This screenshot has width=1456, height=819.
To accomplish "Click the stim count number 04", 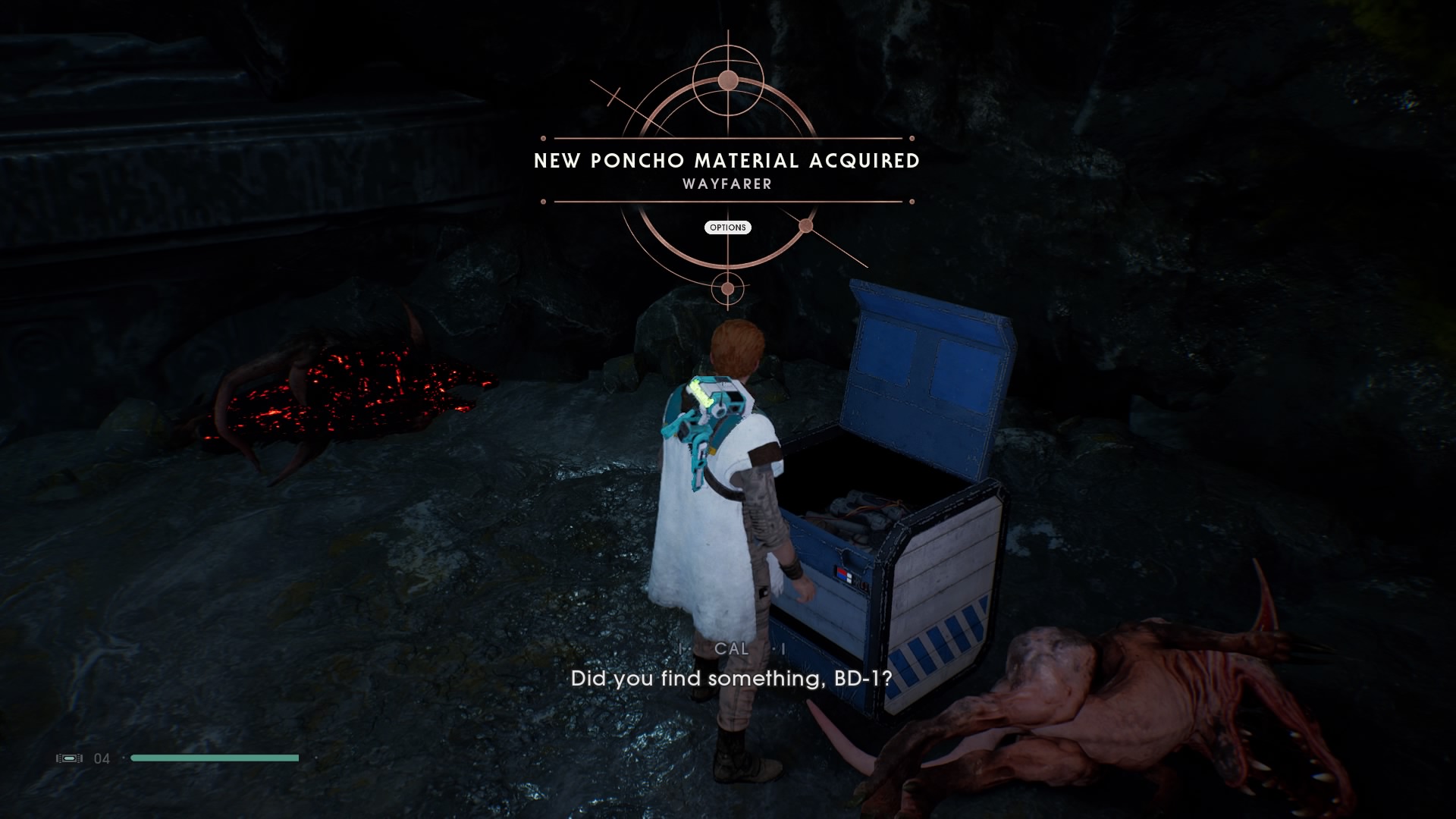I will click(102, 758).
